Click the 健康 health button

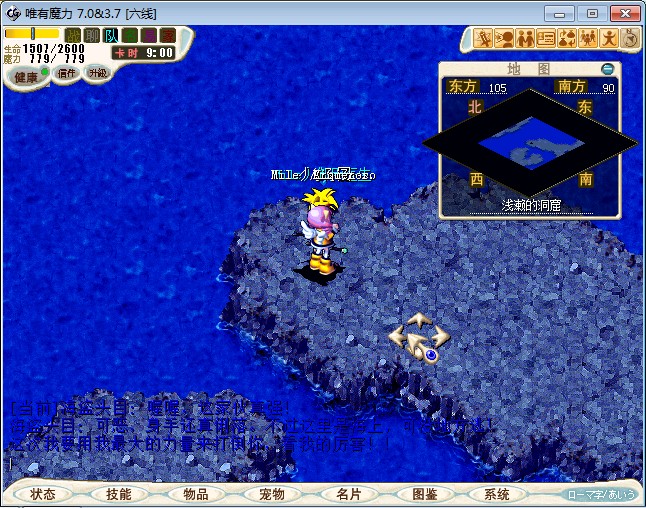(26, 77)
